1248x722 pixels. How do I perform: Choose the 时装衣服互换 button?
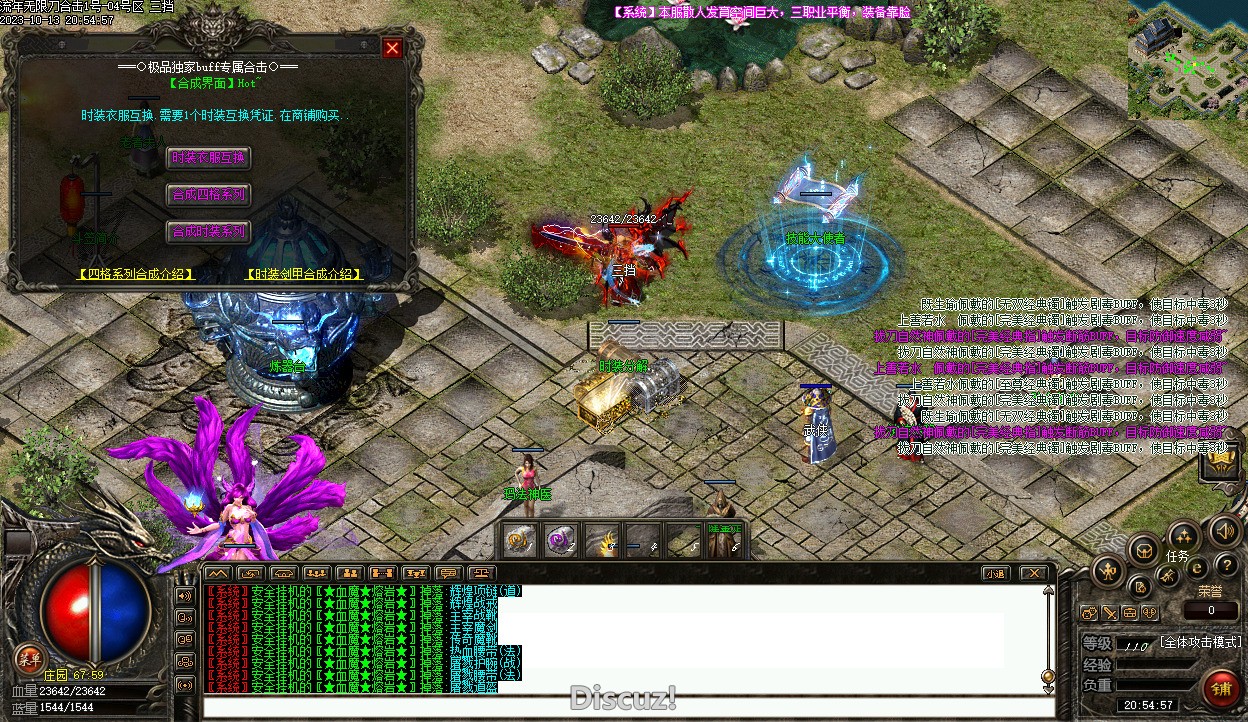coord(208,158)
